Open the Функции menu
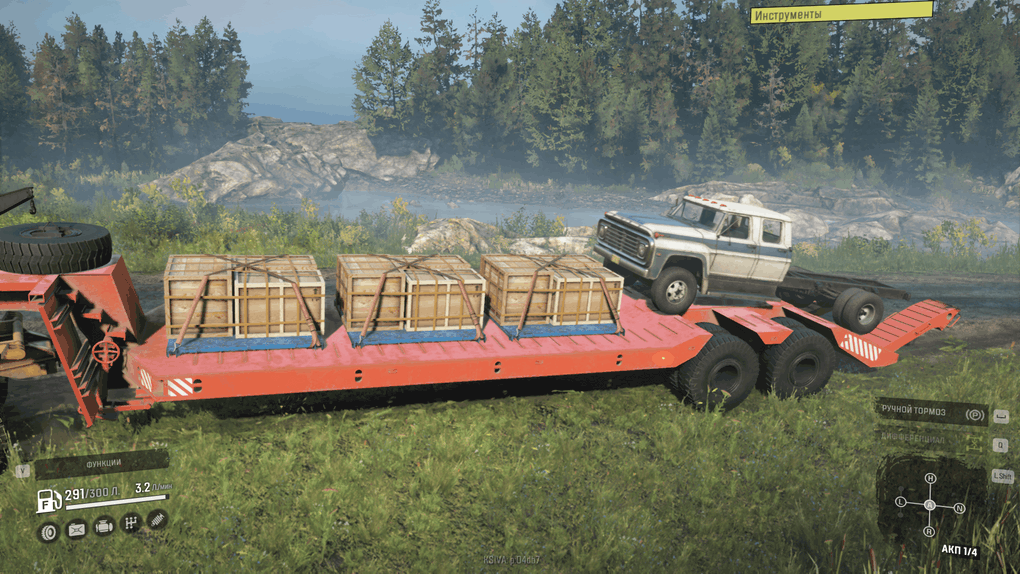Screen dimensions: 1020x574 [x=103, y=464]
